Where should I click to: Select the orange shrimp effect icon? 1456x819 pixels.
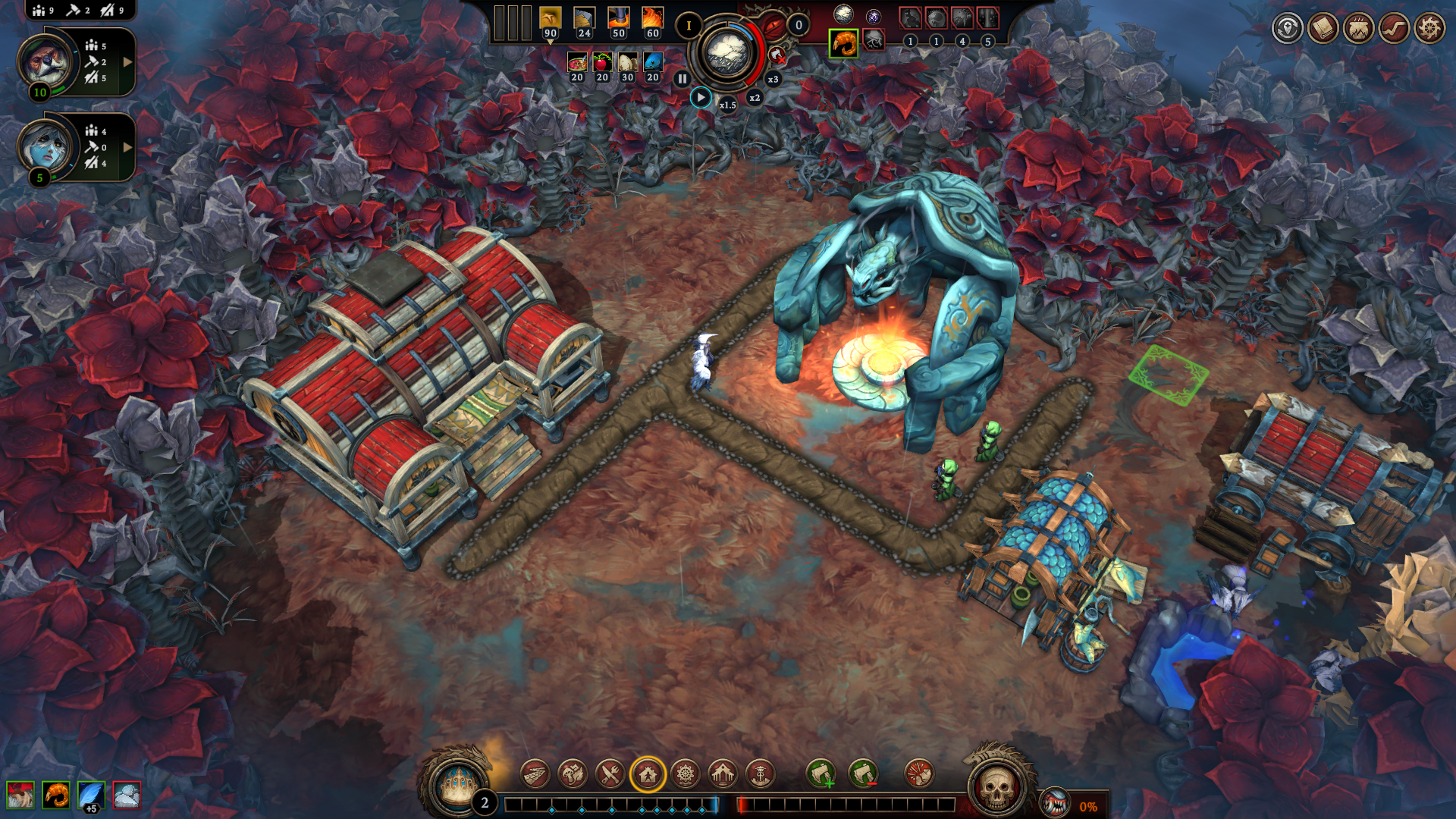coord(56,795)
